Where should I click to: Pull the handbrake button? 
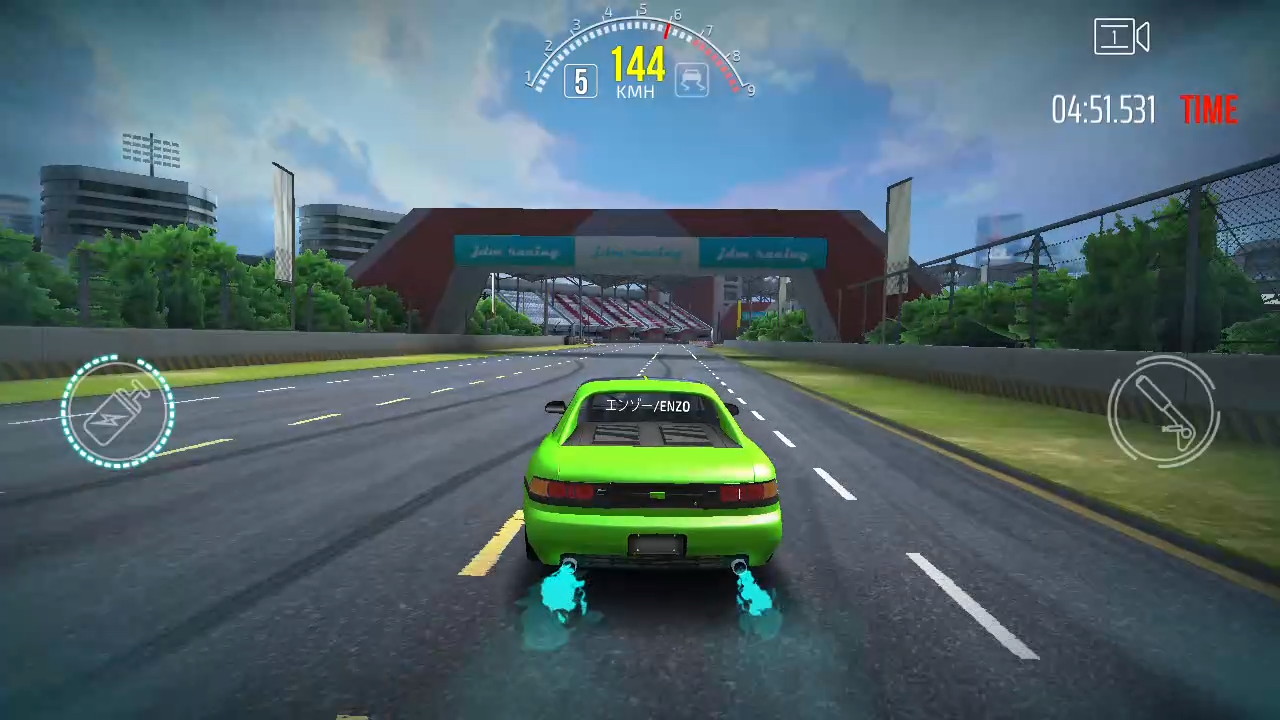[x=1162, y=410]
